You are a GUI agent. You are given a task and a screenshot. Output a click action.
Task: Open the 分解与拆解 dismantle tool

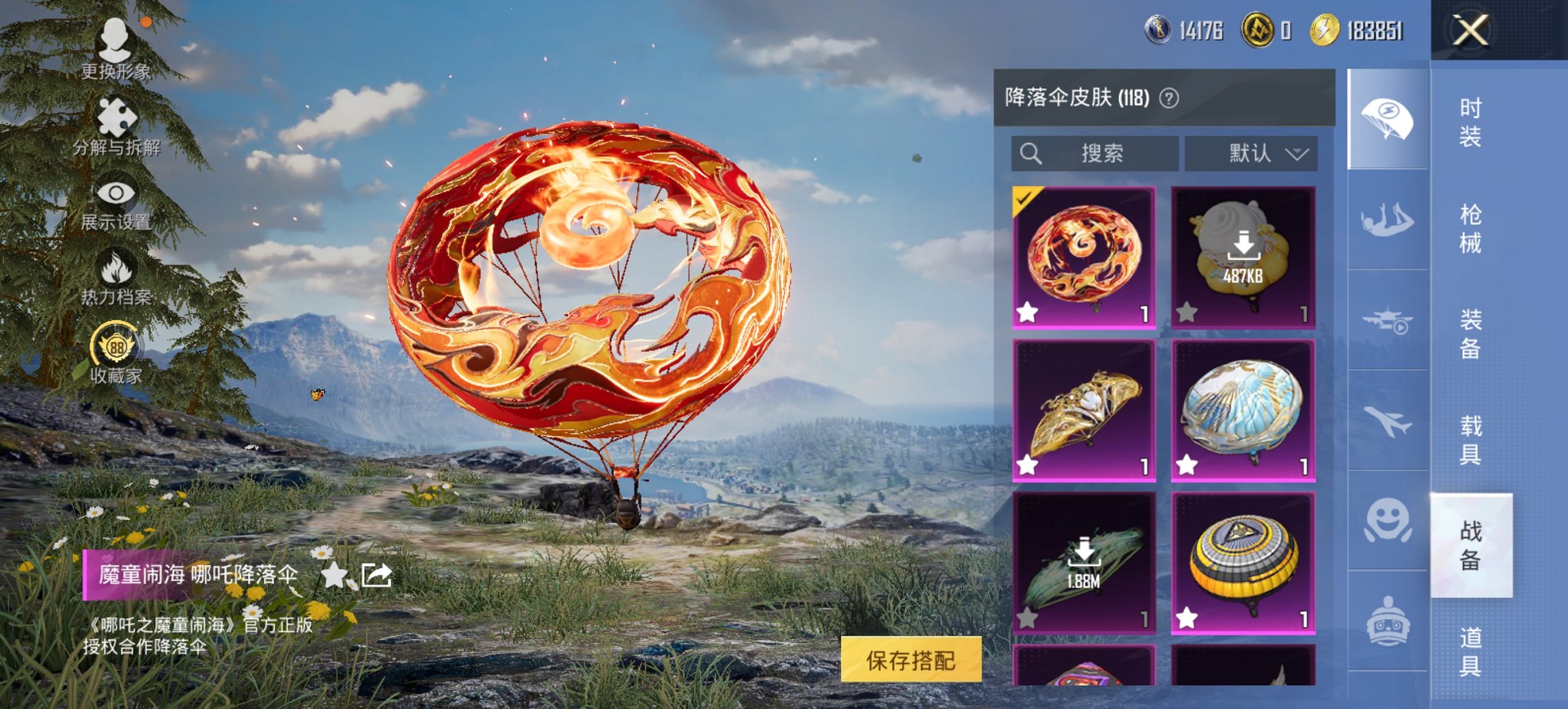115,115
